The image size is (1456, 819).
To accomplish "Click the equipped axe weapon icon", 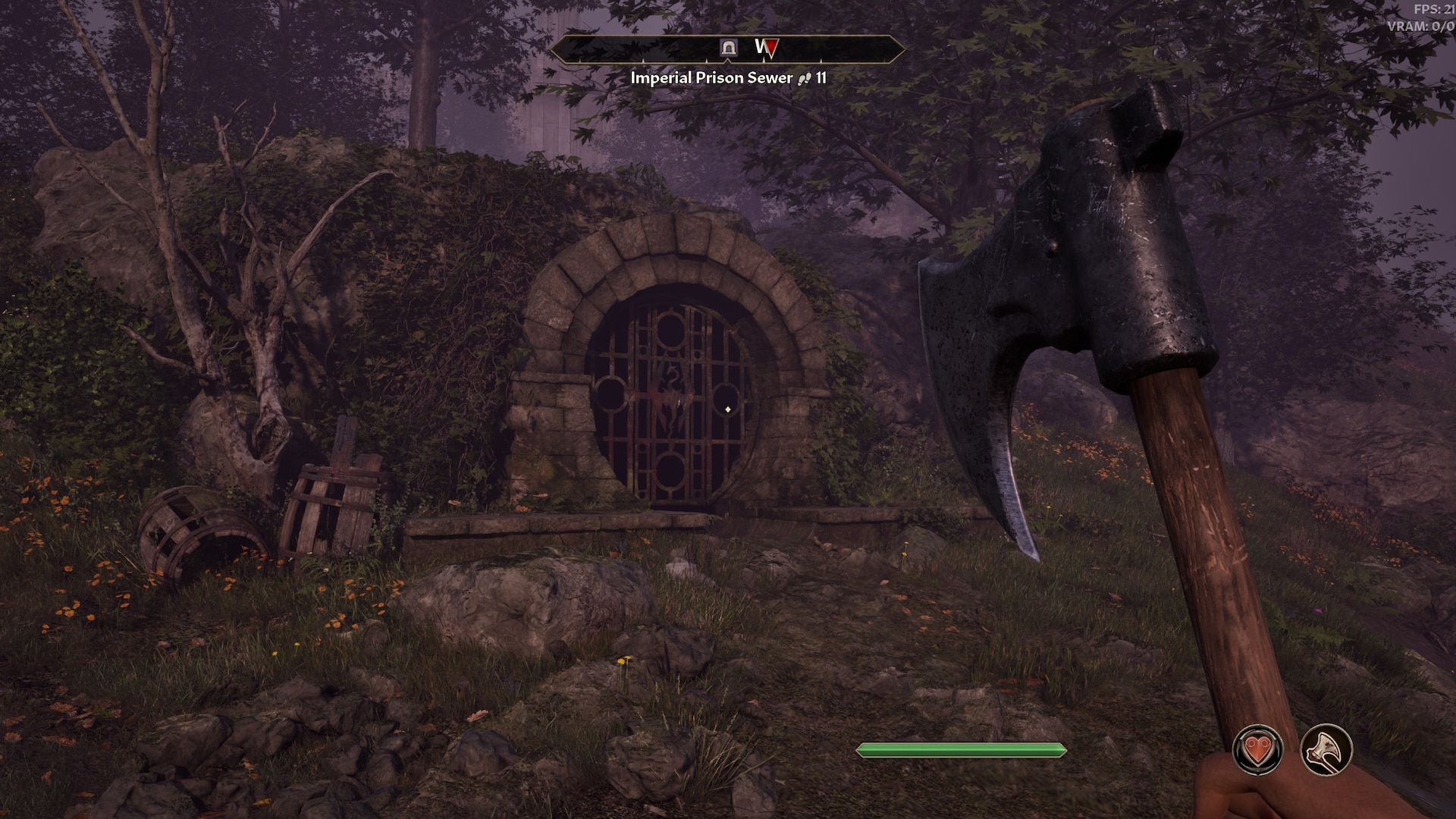I will tap(1326, 749).
